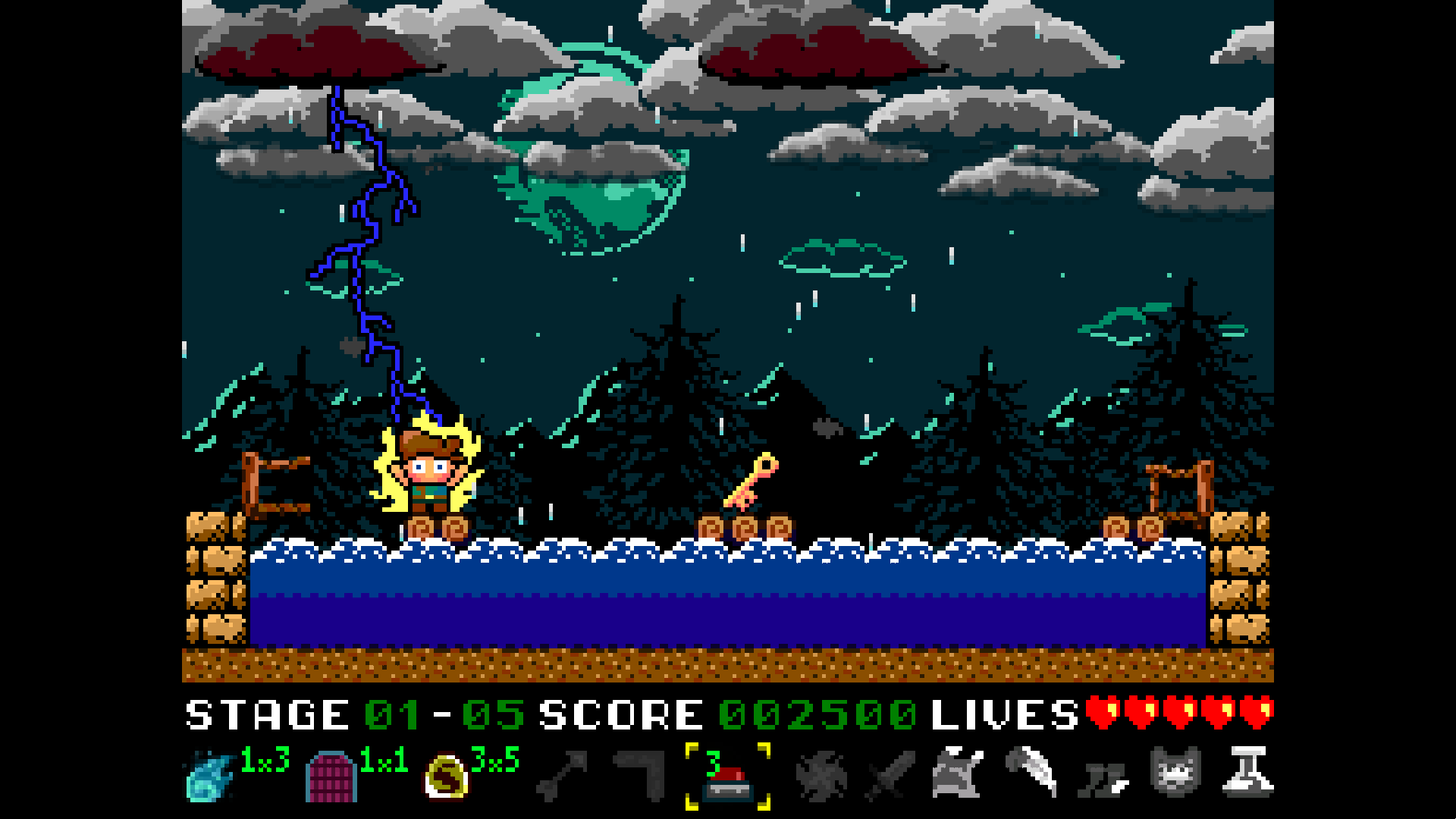Image resolution: width=1456 pixels, height=819 pixels.
Task: Choose the grey cat mask icon
Action: tap(1175, 772)
